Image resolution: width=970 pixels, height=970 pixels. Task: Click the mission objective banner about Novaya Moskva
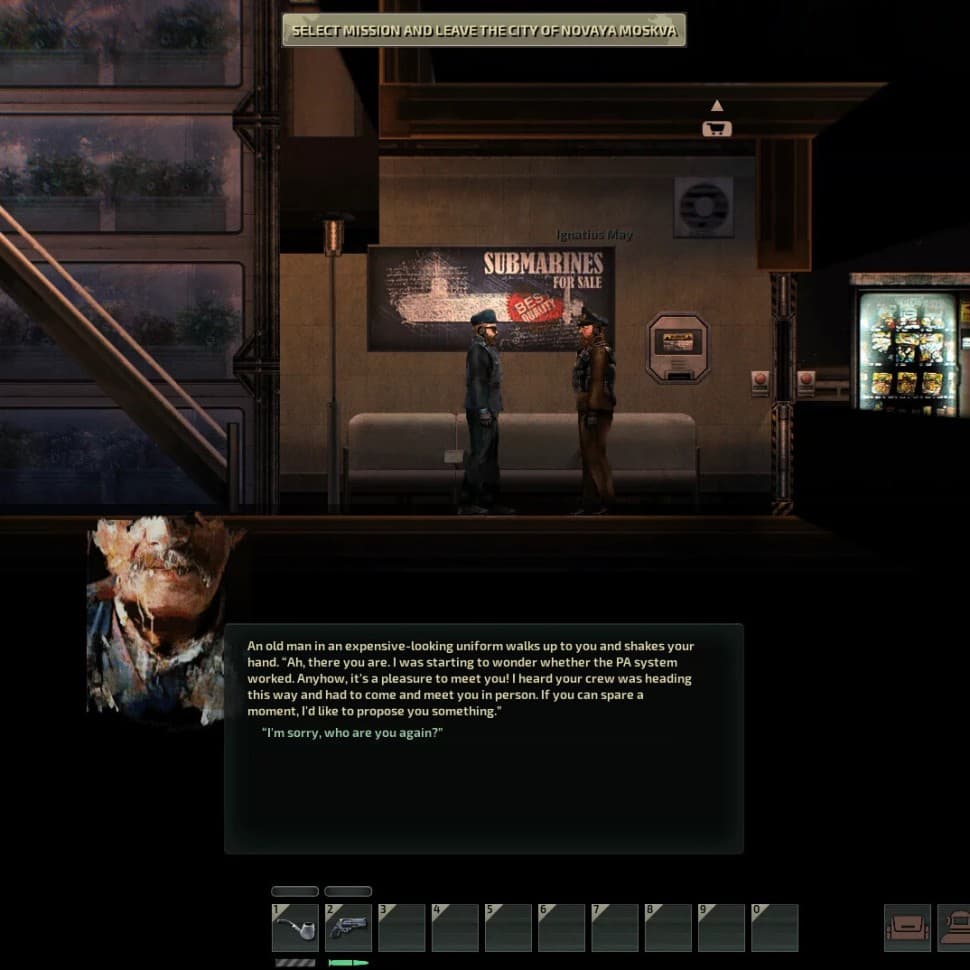484,30
